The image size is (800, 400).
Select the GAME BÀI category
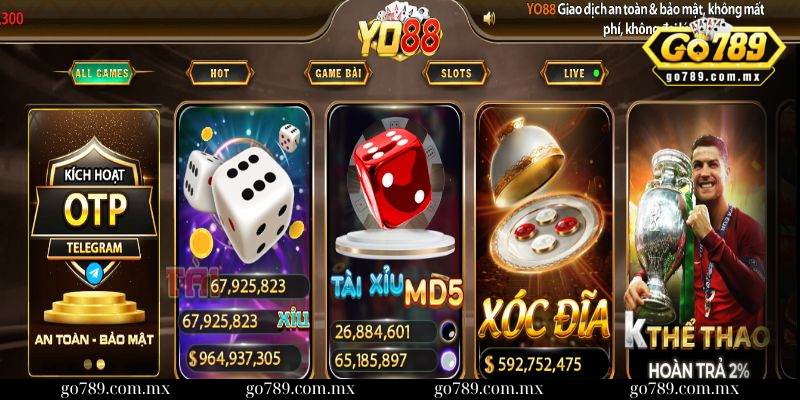tap(337, 73)
